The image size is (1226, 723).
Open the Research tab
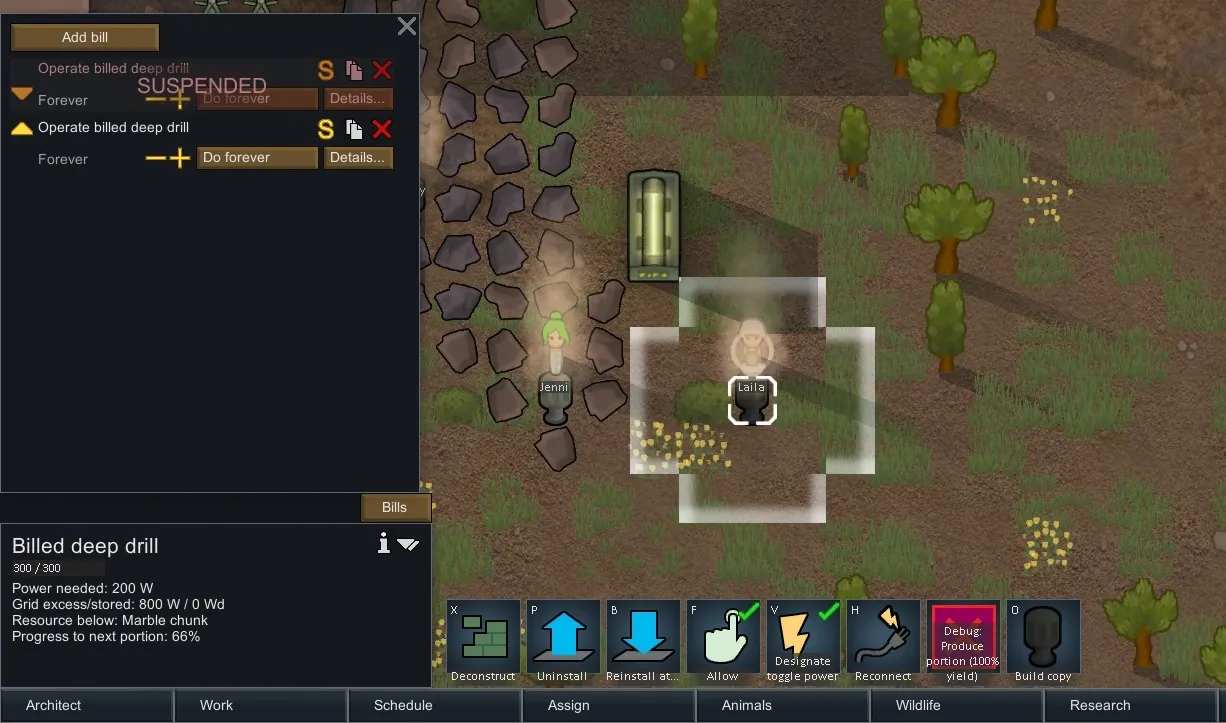click(x=1100, y=705)
